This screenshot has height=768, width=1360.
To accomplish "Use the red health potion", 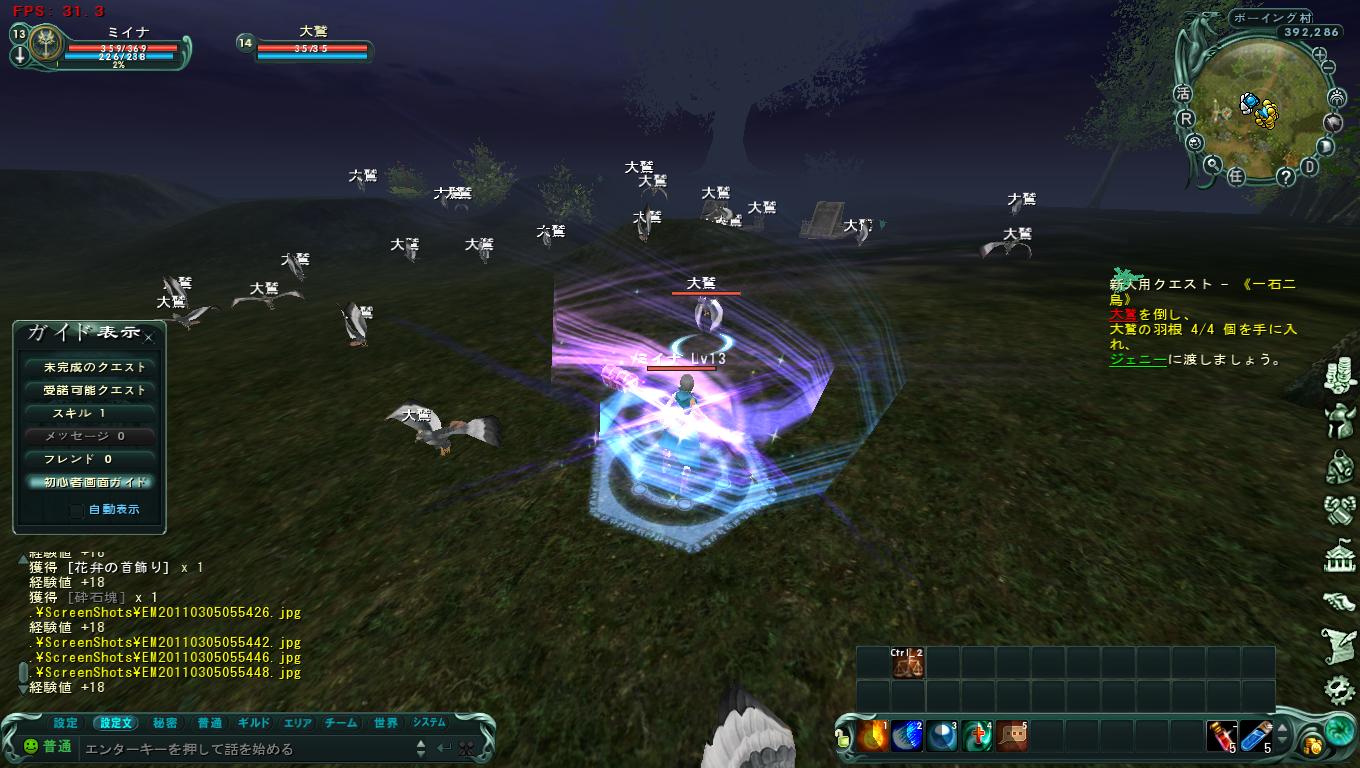I will [1219, 737].
